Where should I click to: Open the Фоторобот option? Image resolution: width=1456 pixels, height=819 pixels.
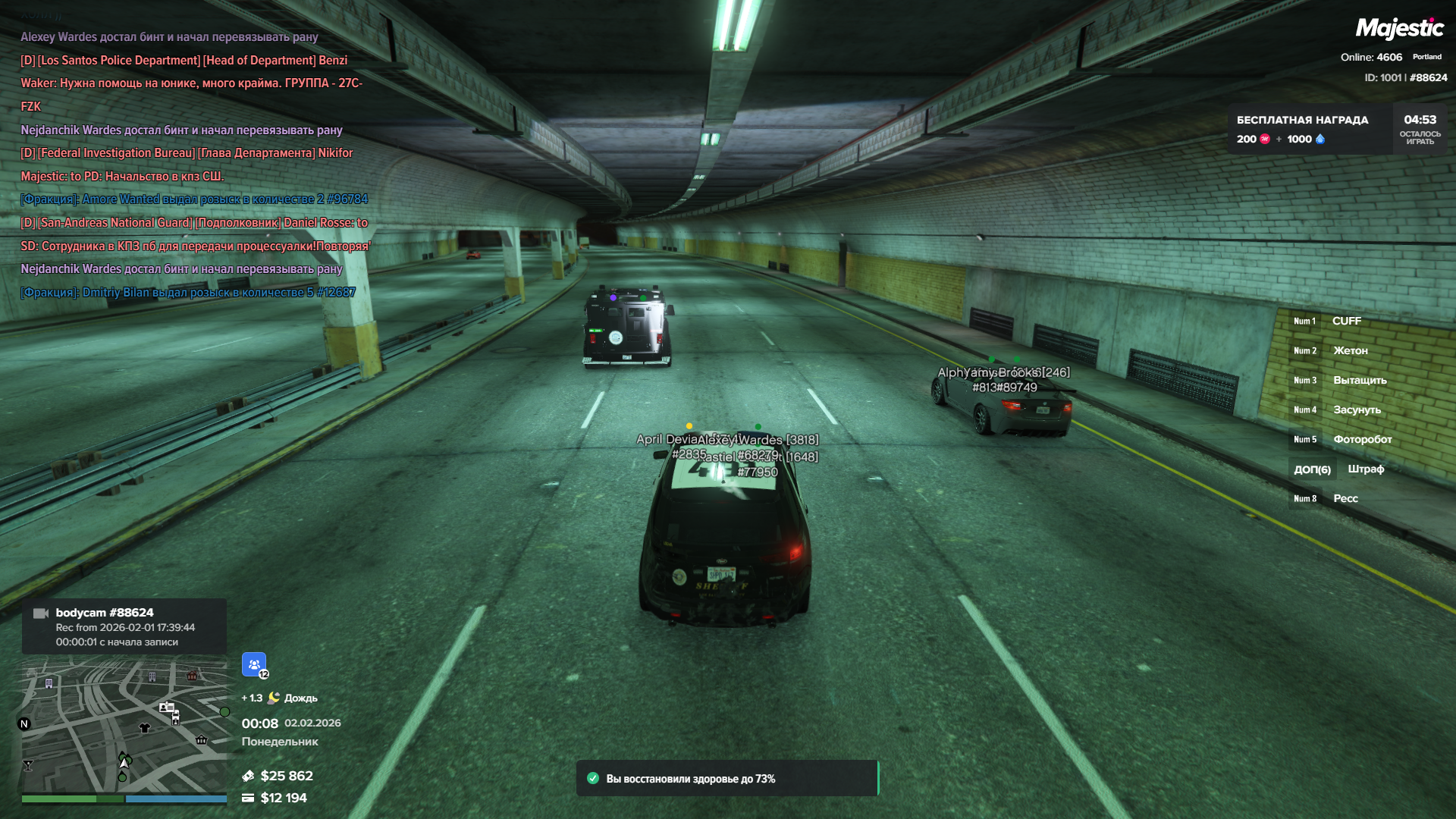point(1362,440)
